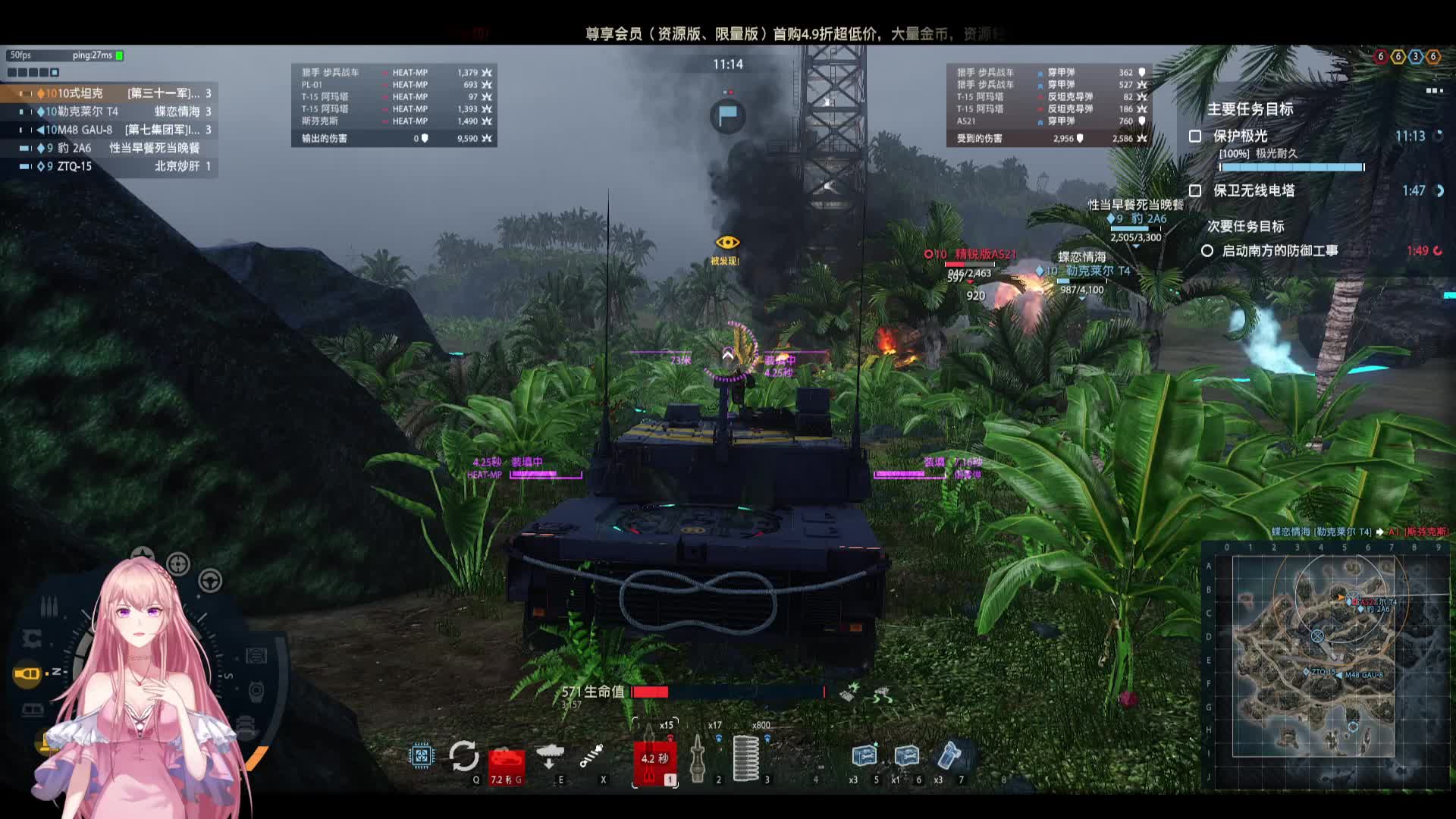The width and height of the screenshot is (1456, 819).
Task: Select the ZTQ-15 teammate row
Action: pos(114,166)
